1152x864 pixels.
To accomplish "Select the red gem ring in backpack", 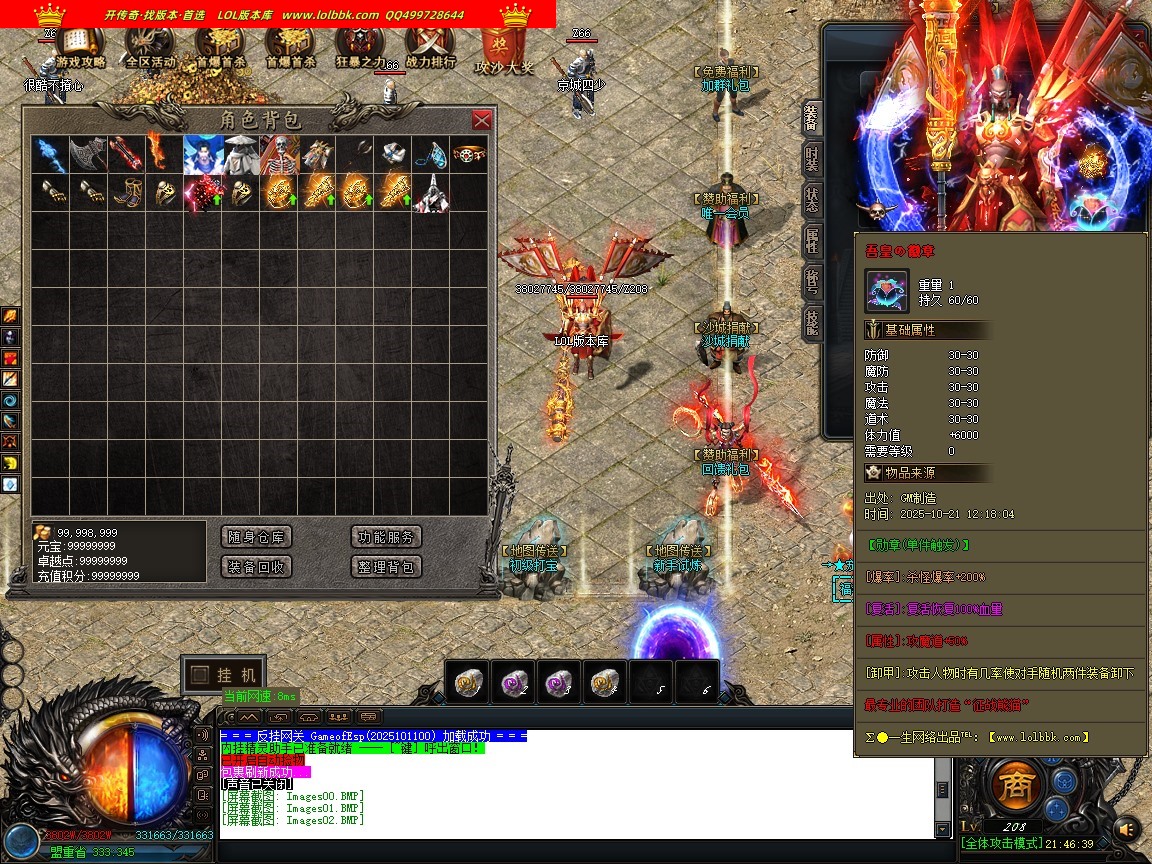I will (469, 155).
